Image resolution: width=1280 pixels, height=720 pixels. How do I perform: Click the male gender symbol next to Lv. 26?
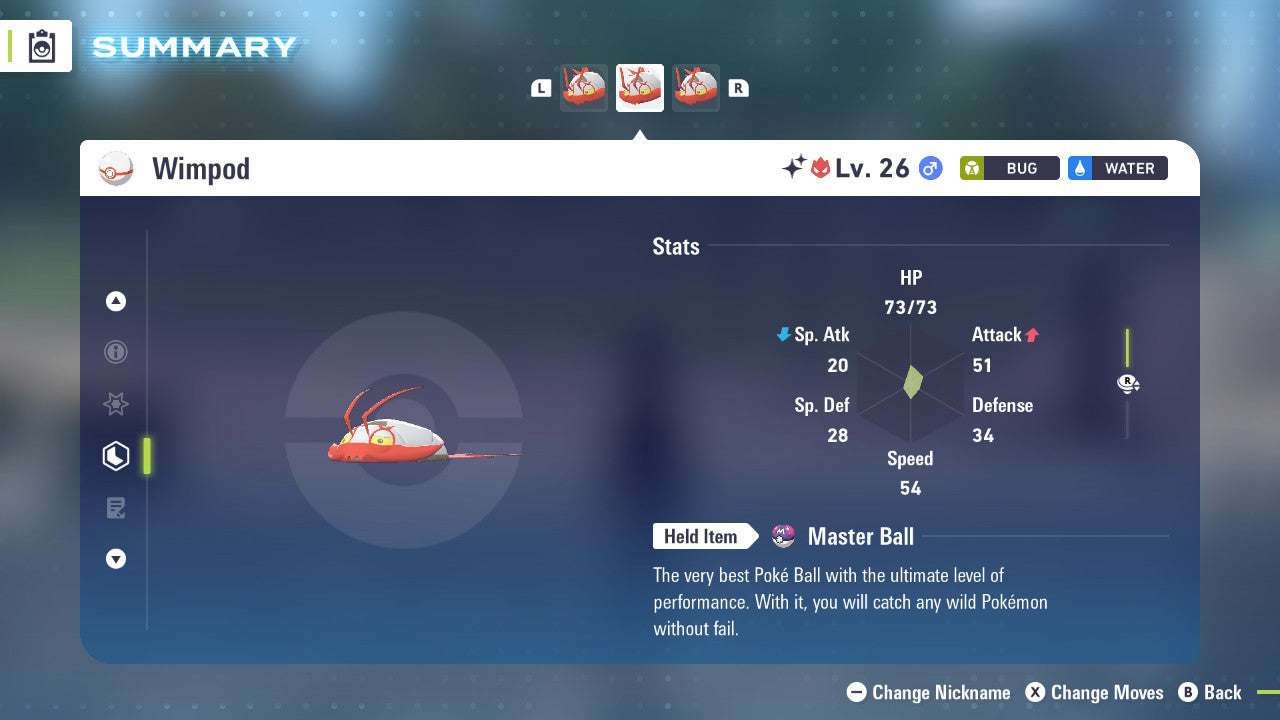(929, 168)
